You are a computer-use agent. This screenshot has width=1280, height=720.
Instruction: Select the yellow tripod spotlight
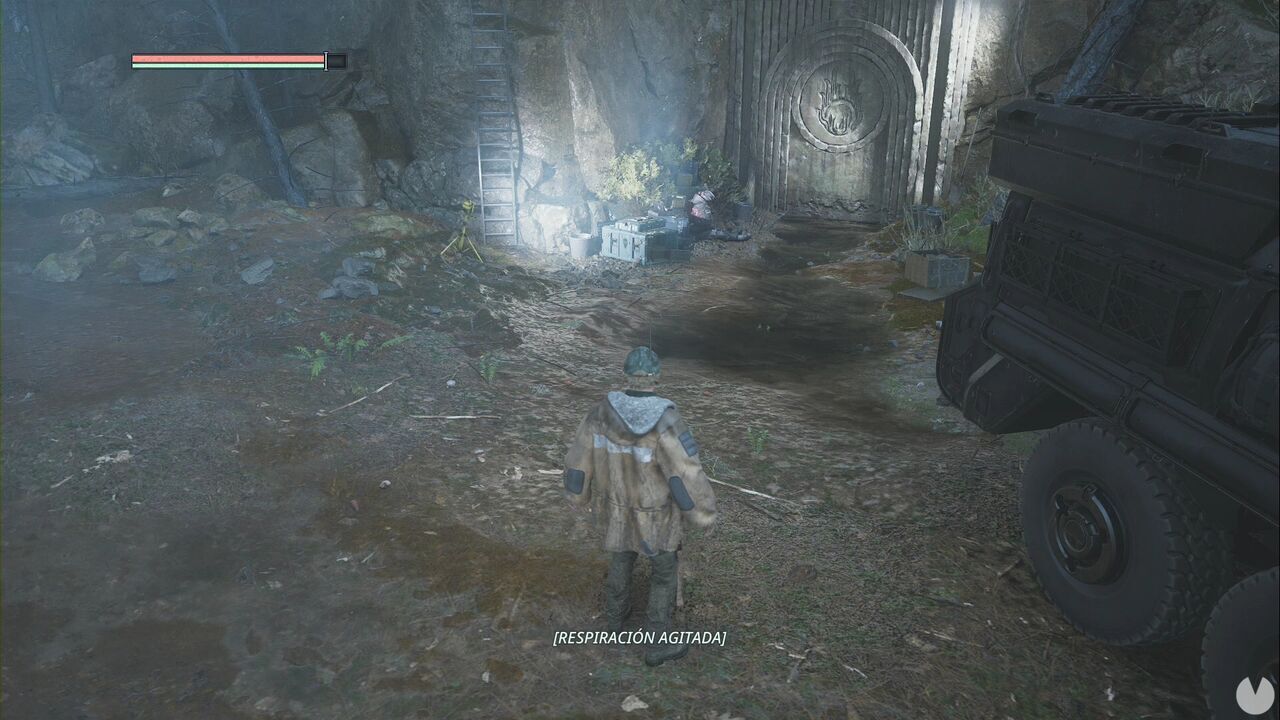469,228
